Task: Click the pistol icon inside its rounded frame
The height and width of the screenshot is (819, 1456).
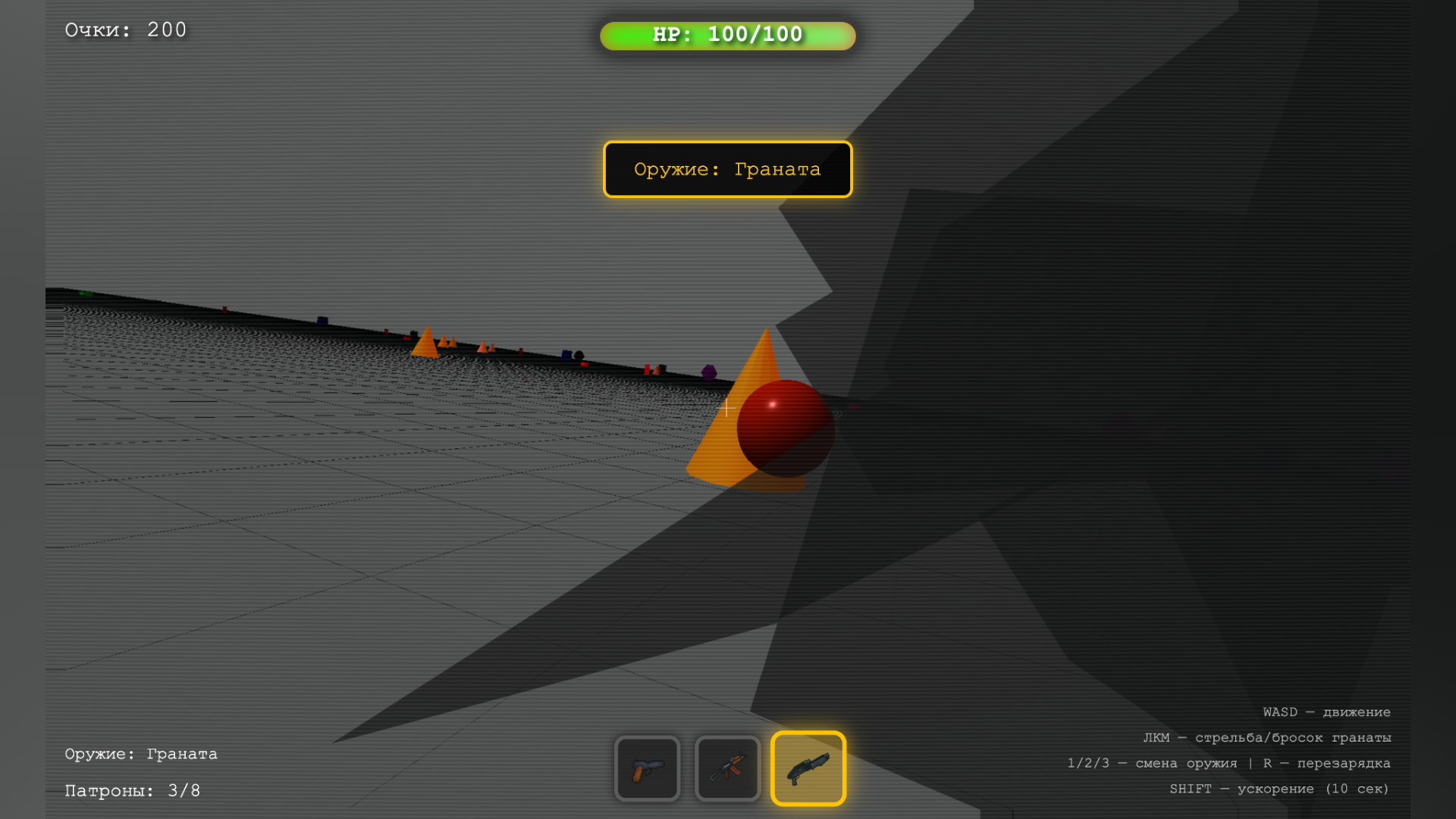Action: (x=647, y=768)
